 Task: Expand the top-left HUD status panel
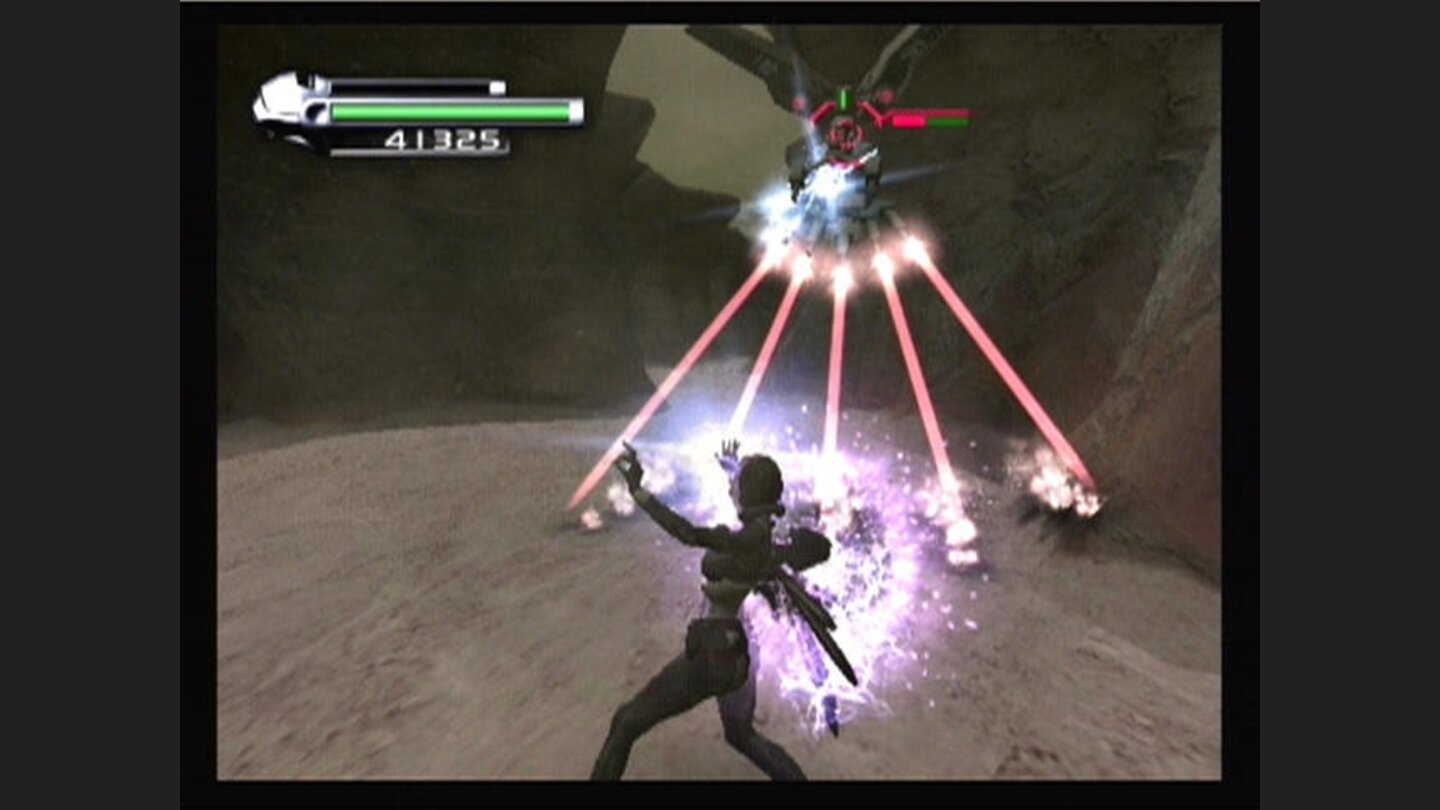pyautogui.click(x=420, y=110)
